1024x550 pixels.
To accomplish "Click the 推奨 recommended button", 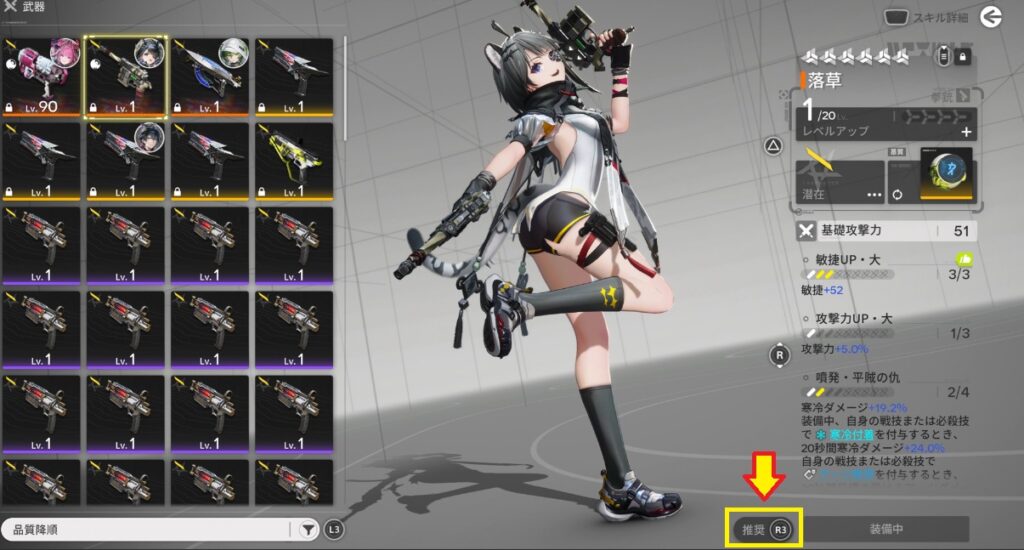I will [x=765, y=529].
